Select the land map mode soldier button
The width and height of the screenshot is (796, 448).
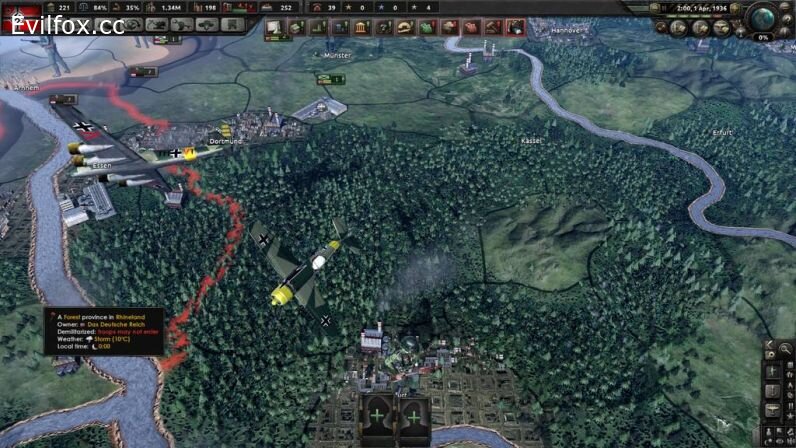[x=772, y=370]
